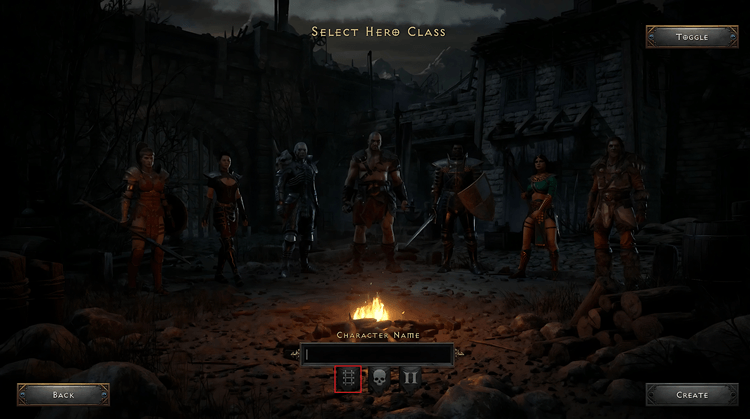Click the Toggle button
The height and width of the screenshot is (419, 750).
691,37
